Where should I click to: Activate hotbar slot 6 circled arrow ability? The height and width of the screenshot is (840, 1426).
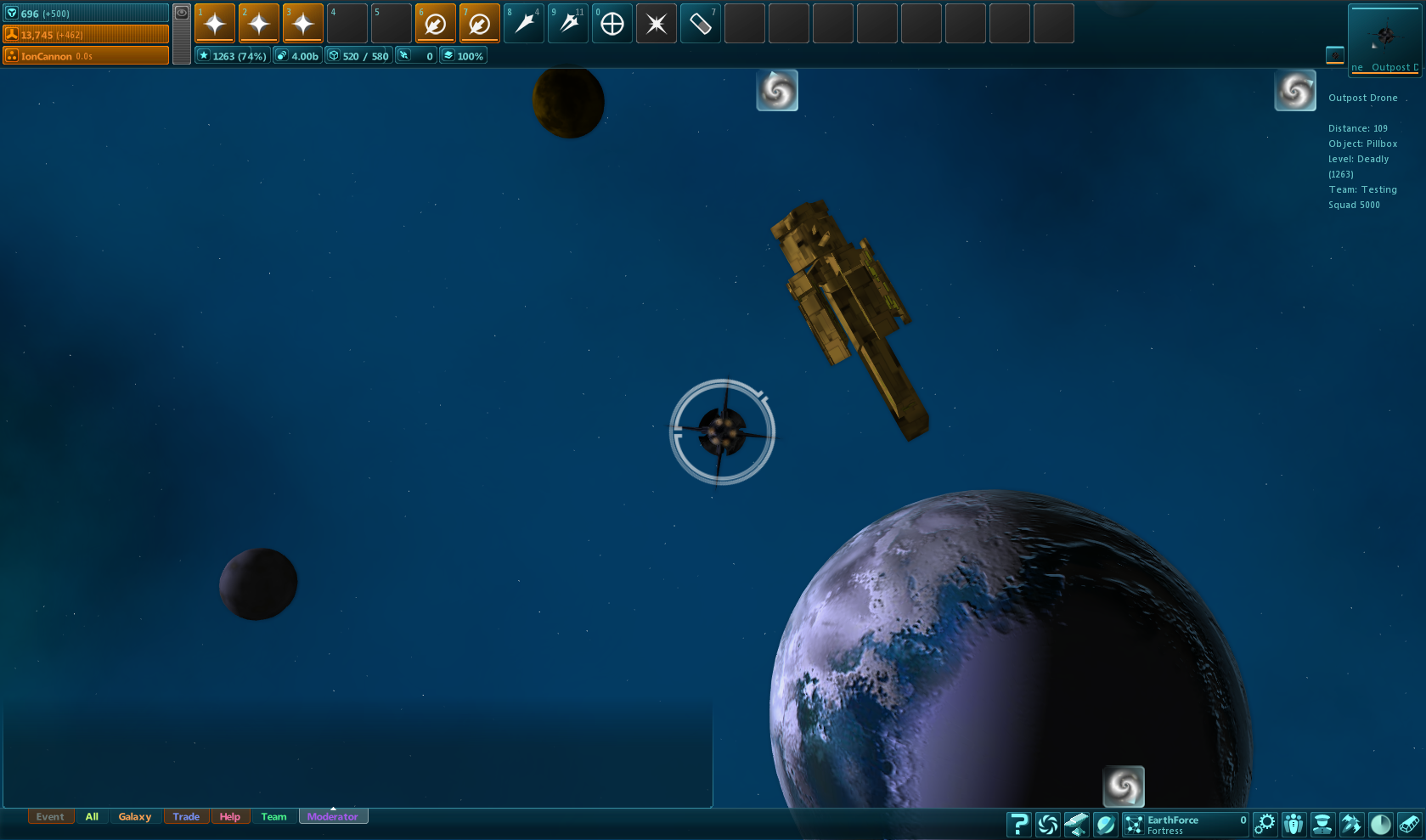pos(436,24)
